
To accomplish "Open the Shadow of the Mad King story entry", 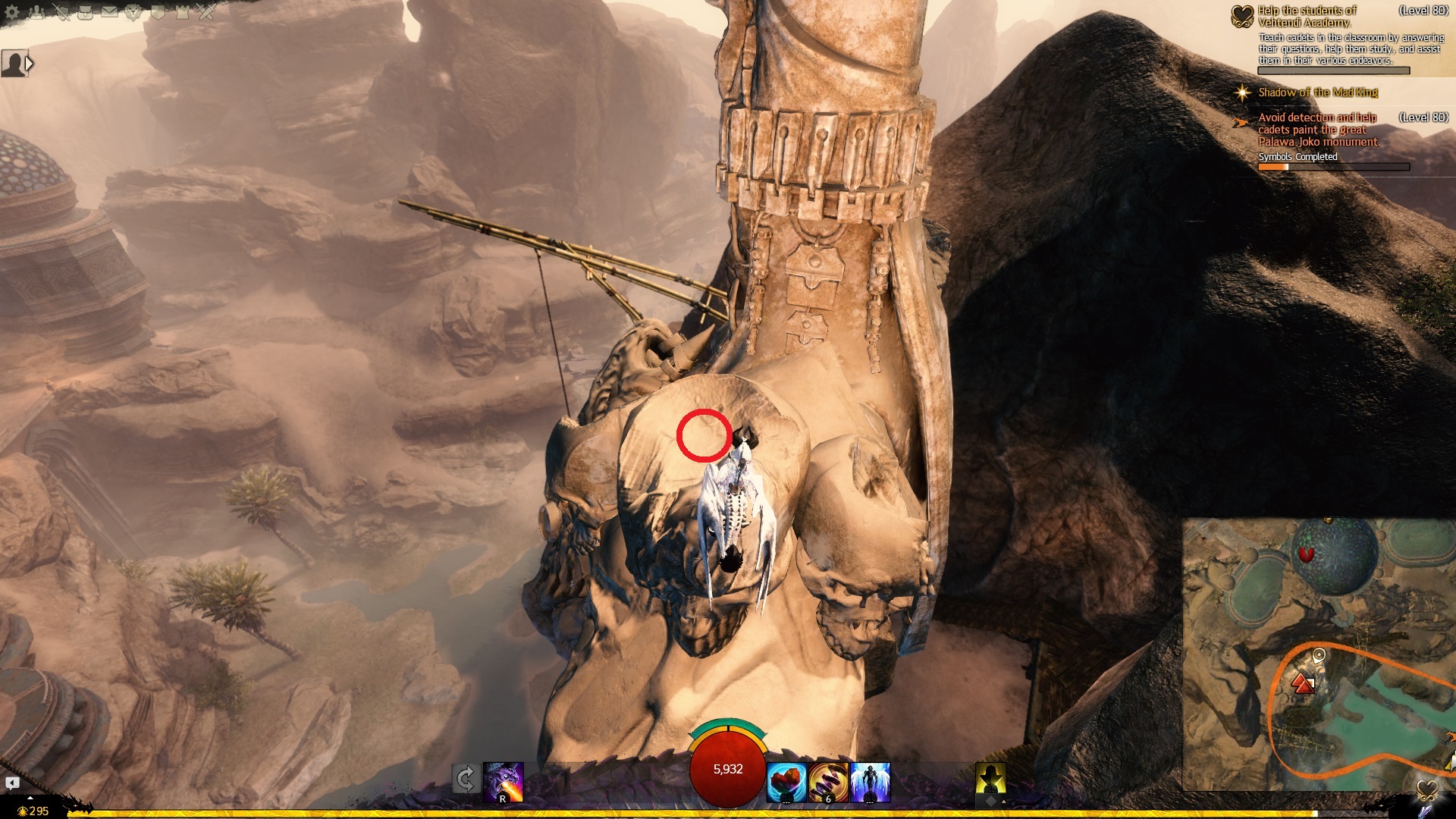I will pyautogui.click(x=1318, y=93).
